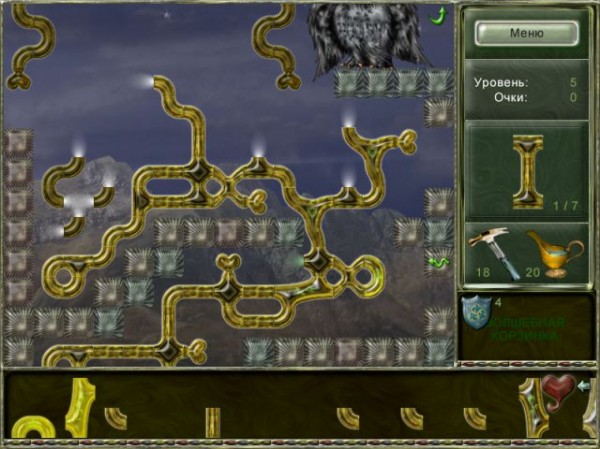The width and height of the screenshot is (600, 449).
Task: Select the hammer tool
Action: click(491, 251)
